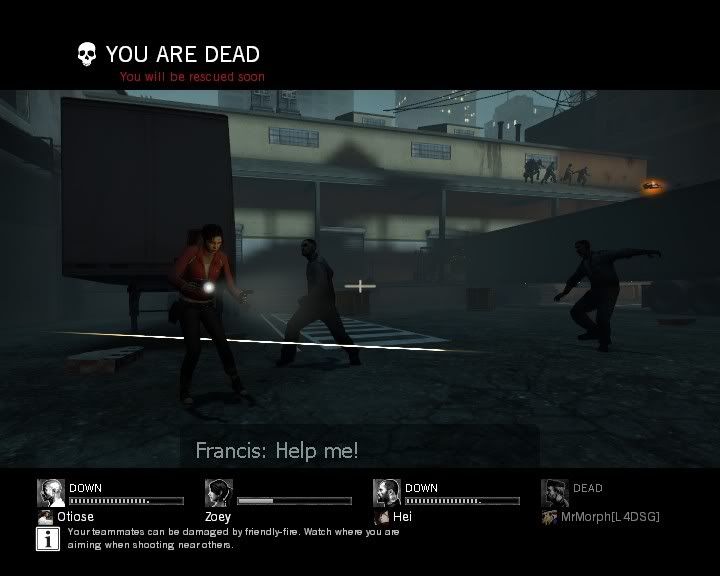Click the skull icon beside You Are Dead

[x=87, y=53]
